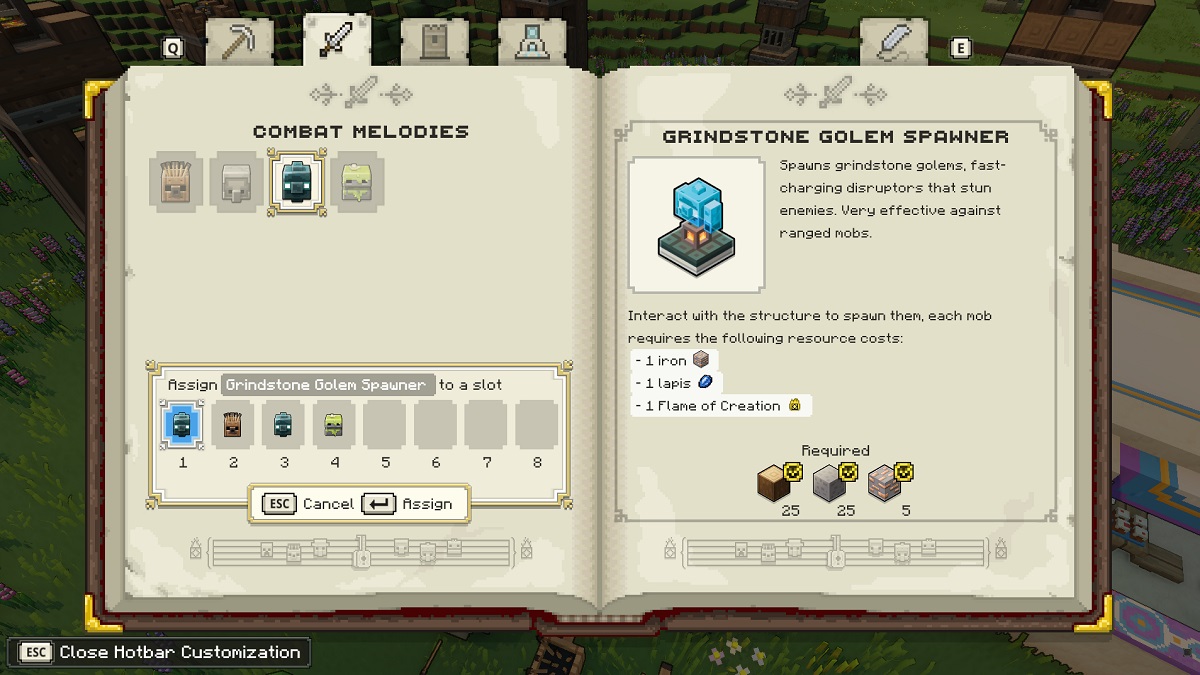Select empty hotbar slot numbered 8
Viewport: 1200px width, 675px height.
click(537, 425)
